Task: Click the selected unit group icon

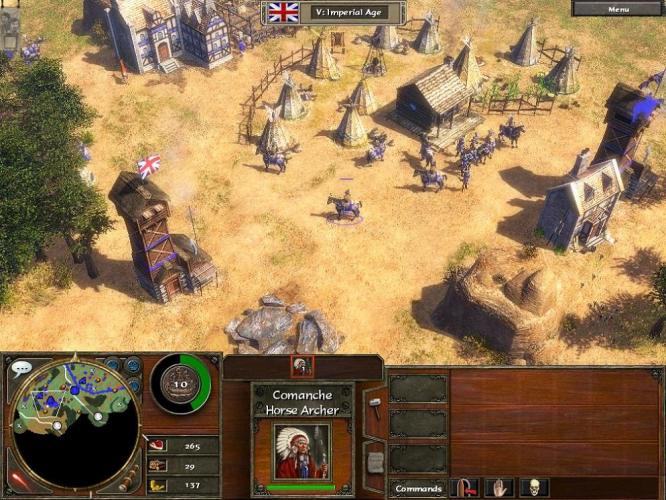Action: tap(301, 366)
